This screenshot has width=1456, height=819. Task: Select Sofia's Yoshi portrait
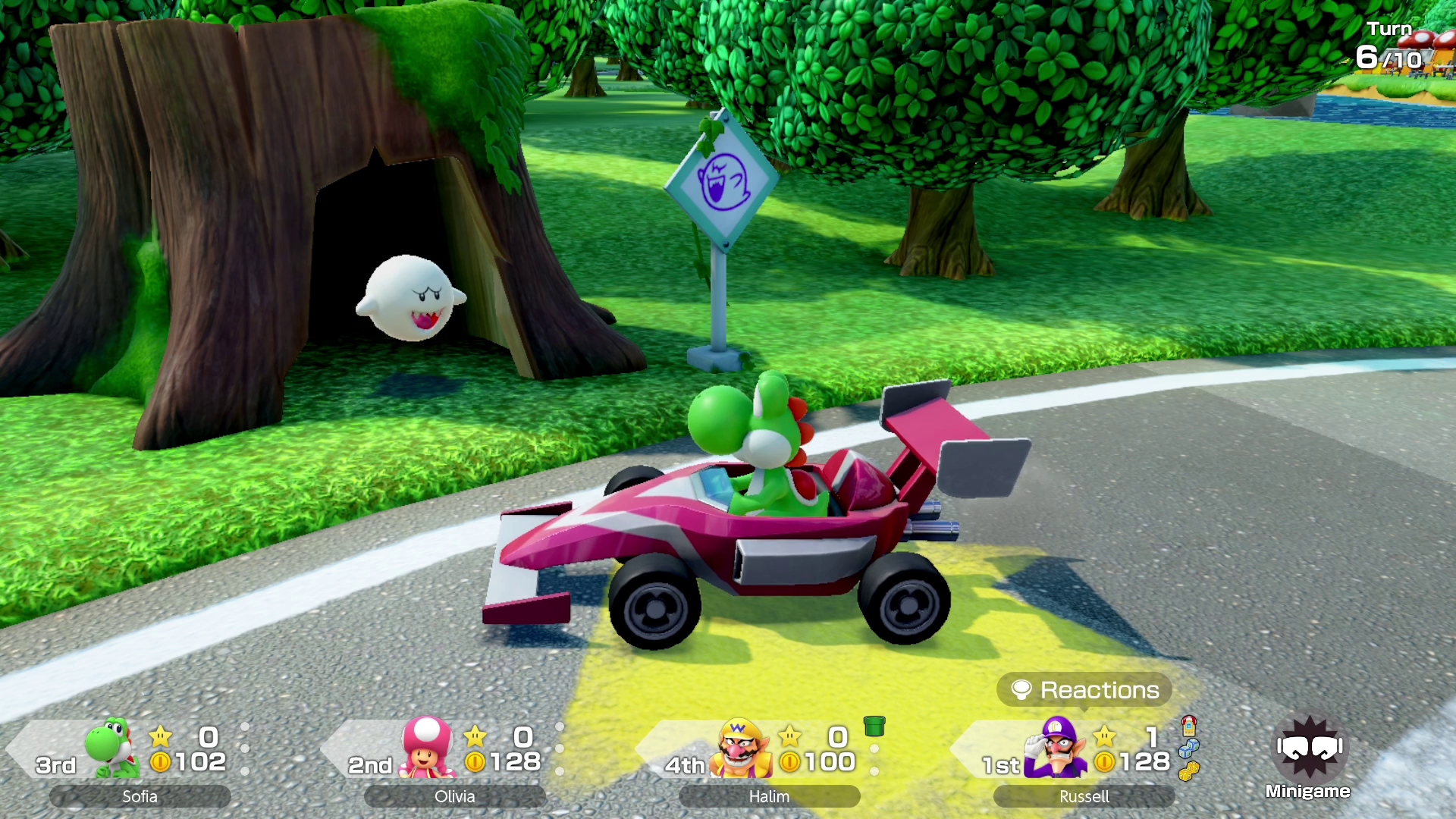pyautogui.click(x=112, y=748)
